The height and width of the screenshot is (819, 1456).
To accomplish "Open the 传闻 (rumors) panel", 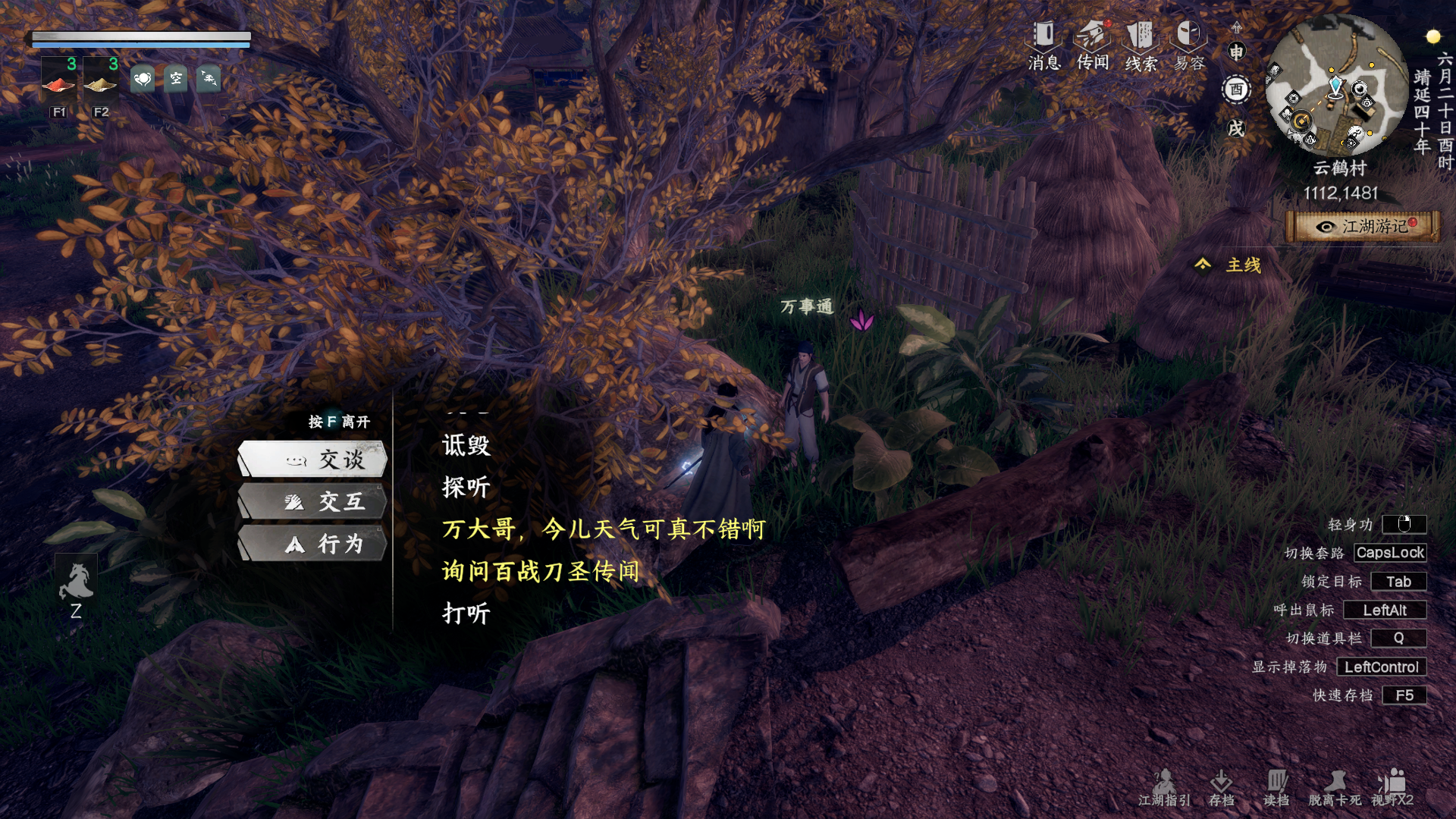I will pos(1093,36).
